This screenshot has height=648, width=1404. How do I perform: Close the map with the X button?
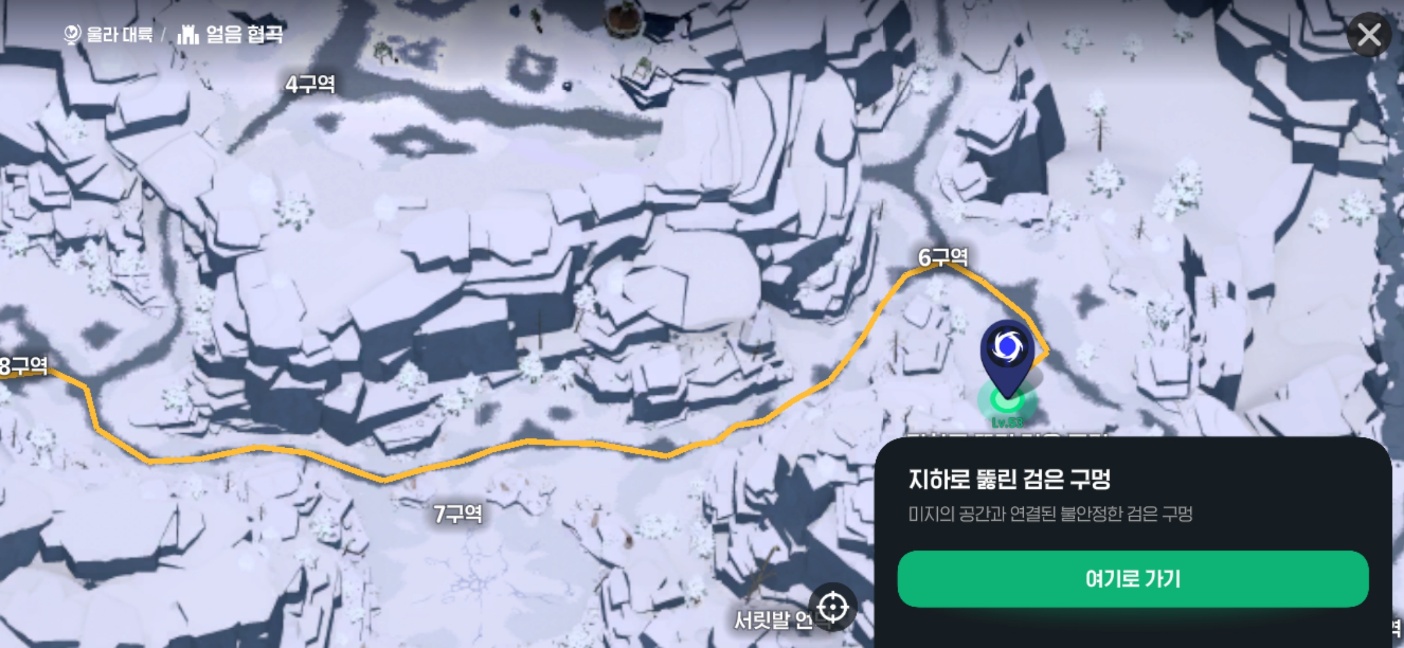pyautogui.click(x=1368, y=36)
